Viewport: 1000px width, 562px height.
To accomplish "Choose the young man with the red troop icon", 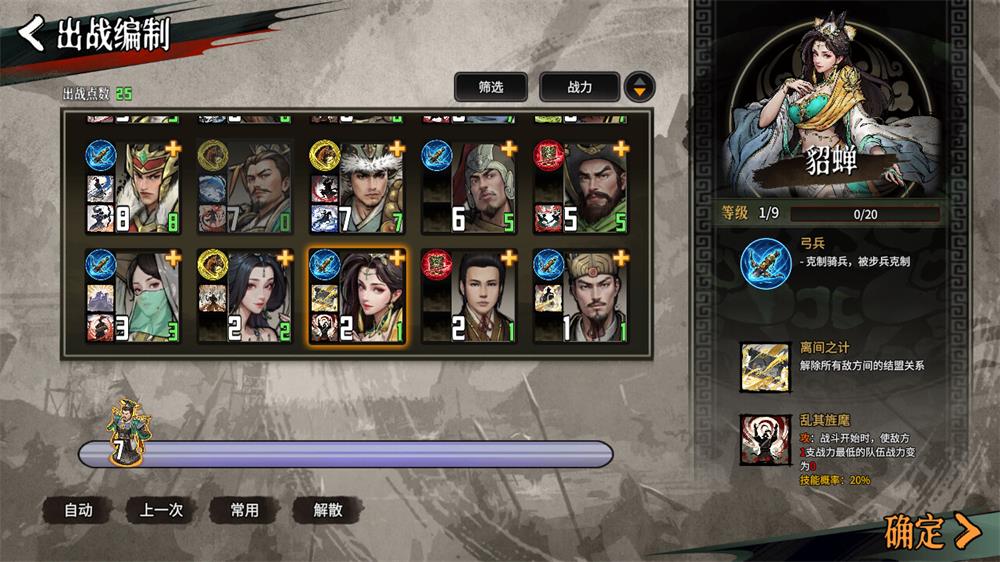I will [469, 296].
